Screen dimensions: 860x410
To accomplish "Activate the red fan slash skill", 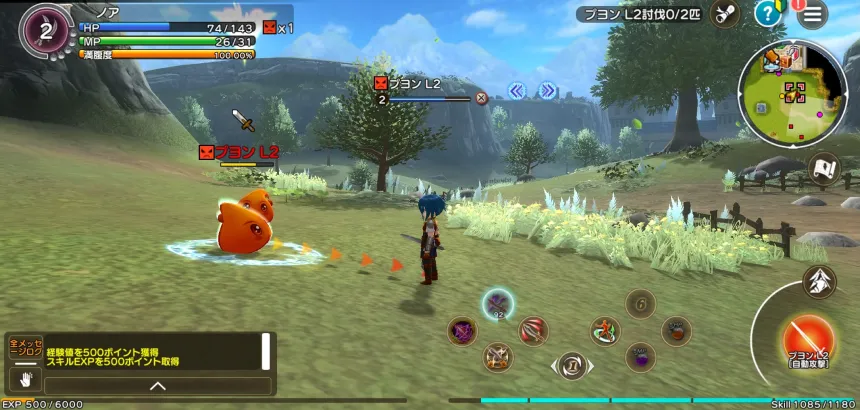I will click(x=533, y=331).
